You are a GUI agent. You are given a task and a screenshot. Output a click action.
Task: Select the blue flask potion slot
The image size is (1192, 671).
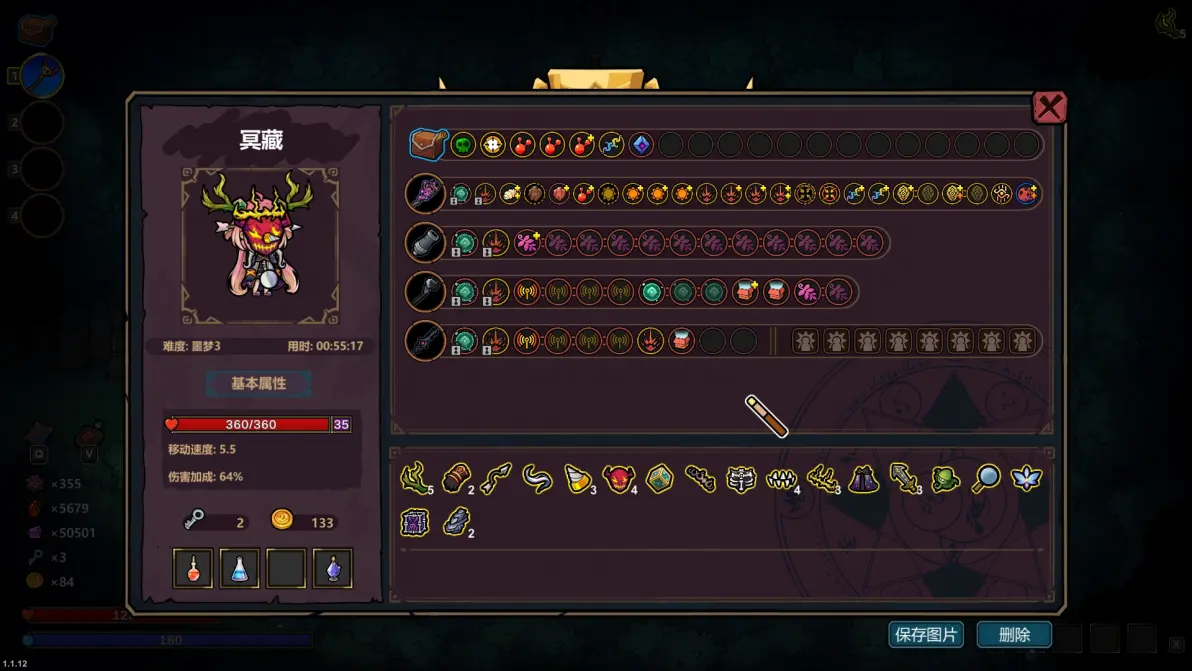[x=239, y=568]
